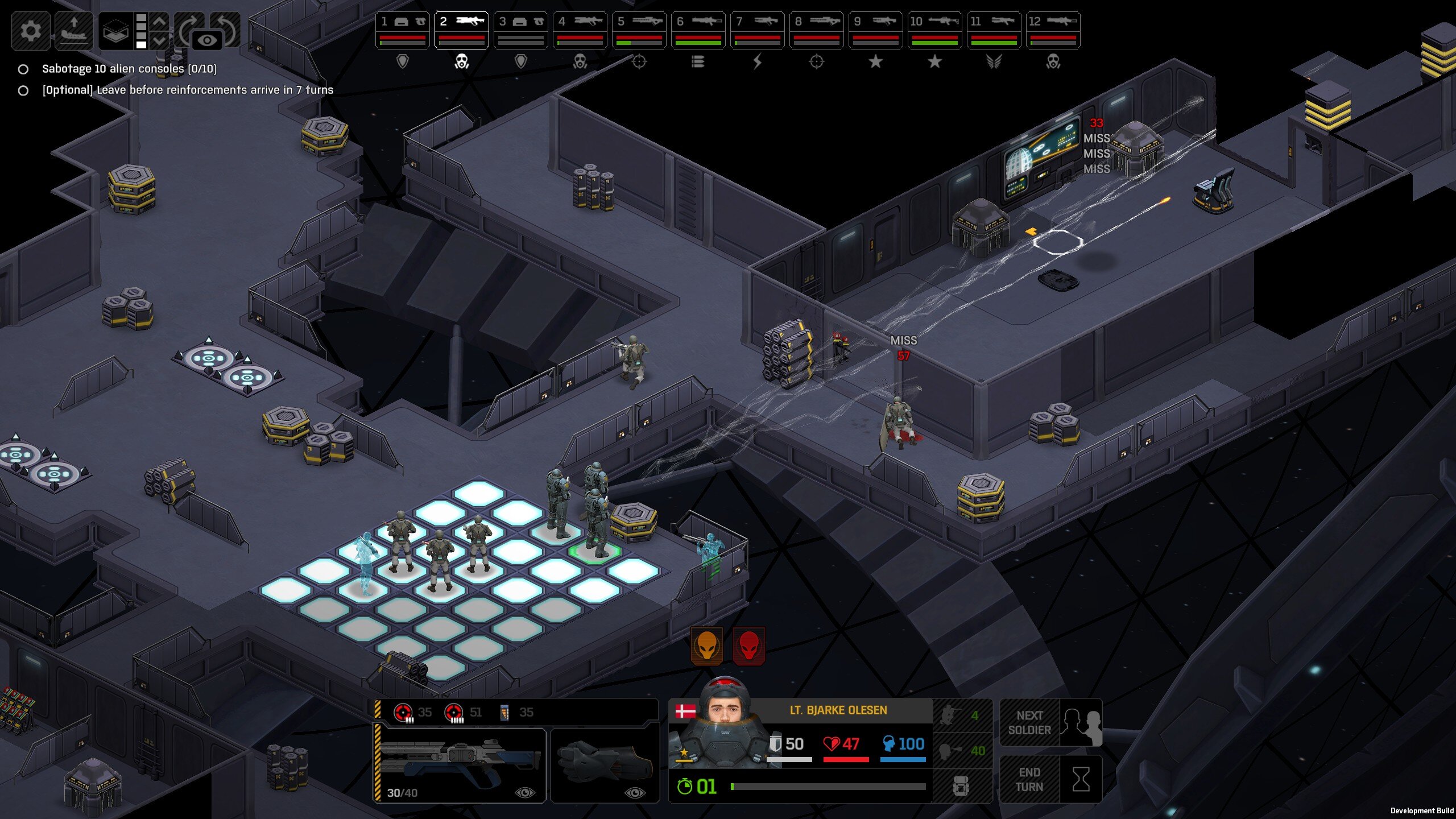Image resolution: width=1456 pixels, height=819 pixels.
Task: Switch to soldier number 6
Action: pos(698,30)
